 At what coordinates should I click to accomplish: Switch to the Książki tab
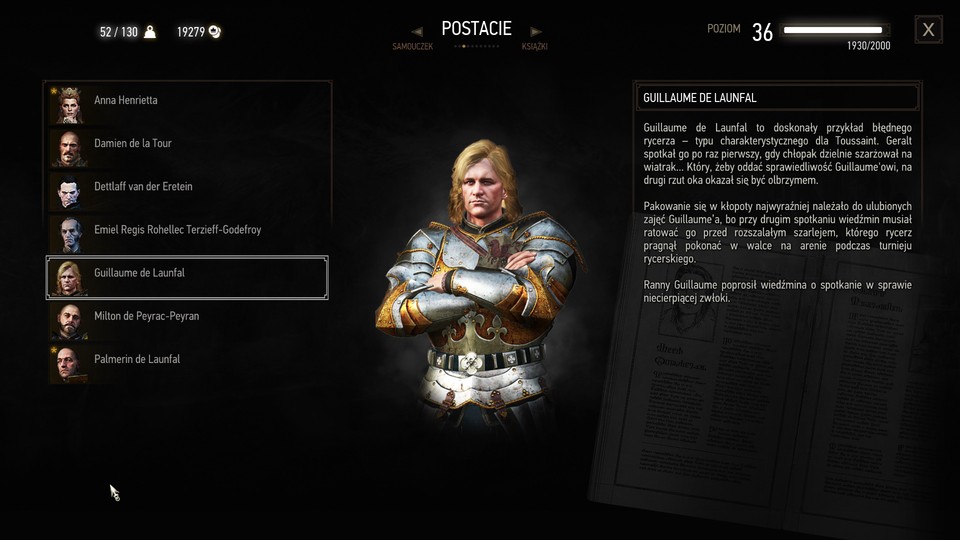coord(535,47)
